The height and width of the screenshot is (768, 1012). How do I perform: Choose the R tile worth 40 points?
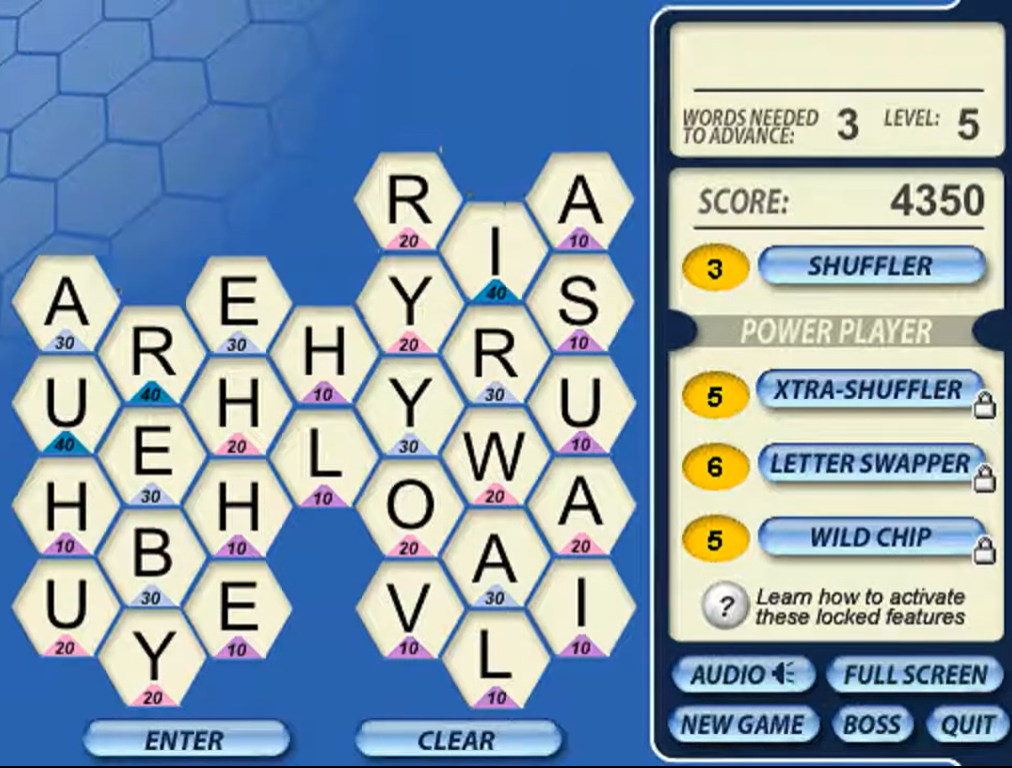pos(152,355)
